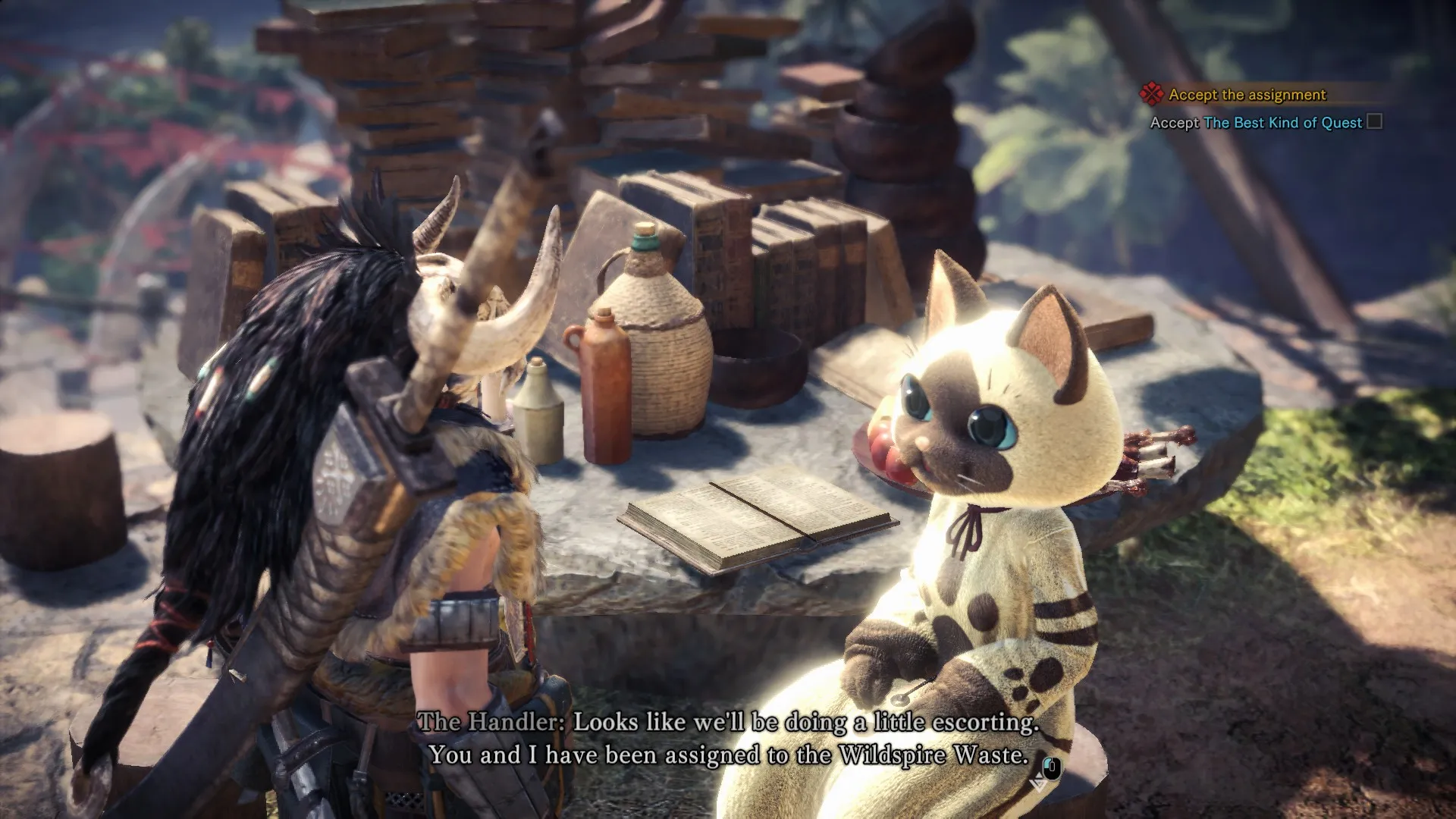Click the Handler's dialogue line about Wildspire Waste
The height and width of the screenshot is (819, 1456).
[x=728, y=755]
